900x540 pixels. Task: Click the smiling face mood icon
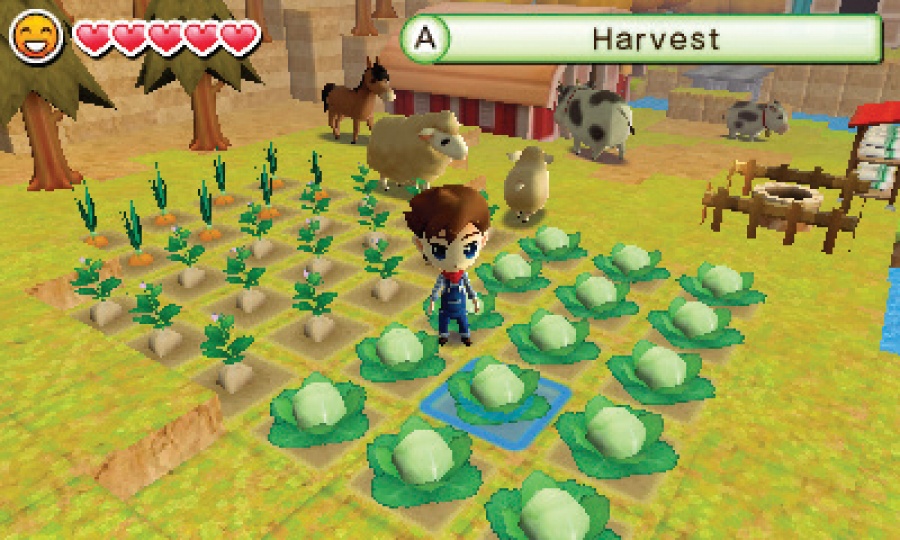click(32, 39)
